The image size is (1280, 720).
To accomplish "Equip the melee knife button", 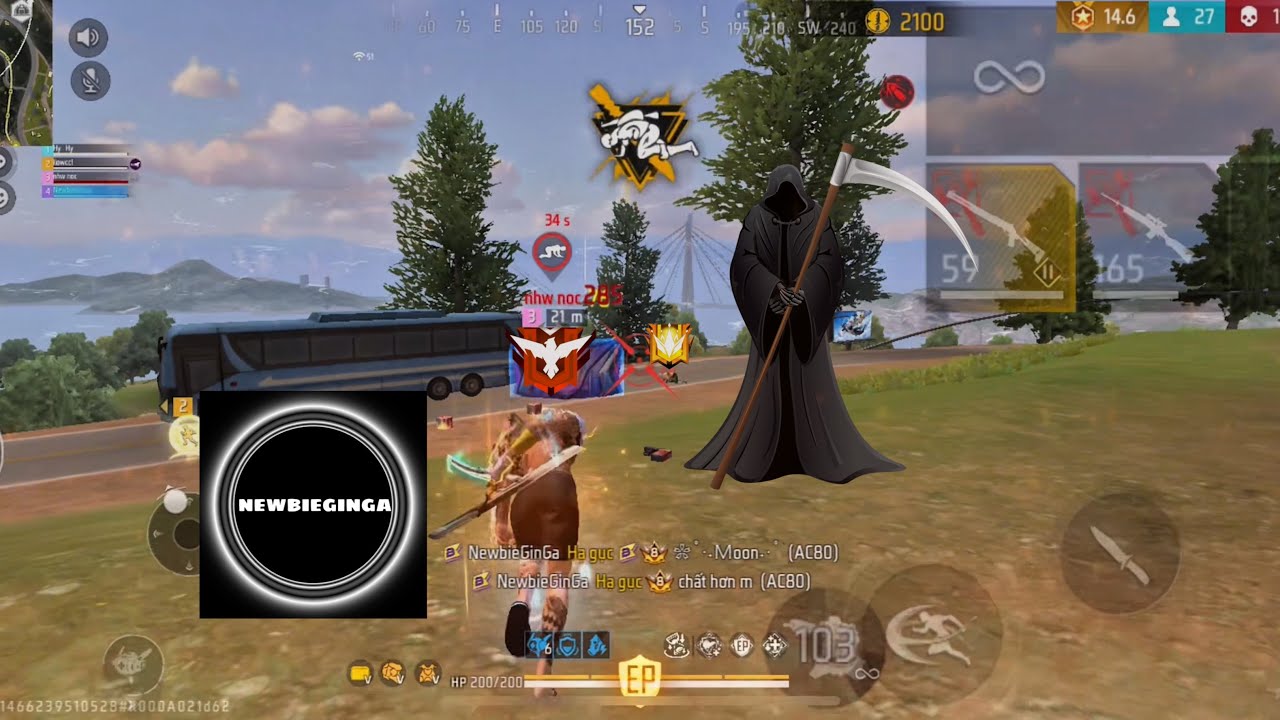I will [1119, 553].
